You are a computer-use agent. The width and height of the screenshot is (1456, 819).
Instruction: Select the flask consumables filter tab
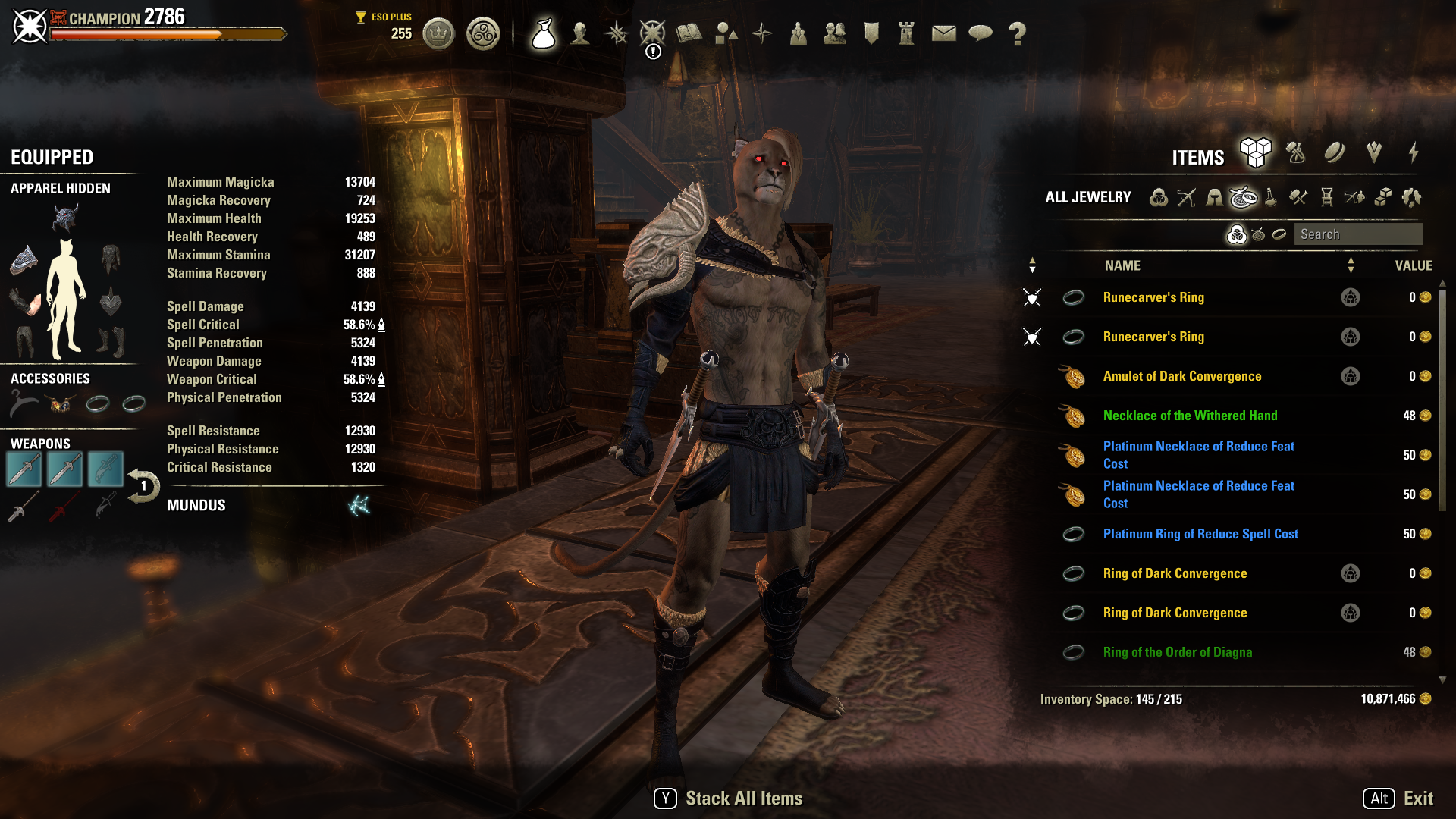tap(1271, 199)
